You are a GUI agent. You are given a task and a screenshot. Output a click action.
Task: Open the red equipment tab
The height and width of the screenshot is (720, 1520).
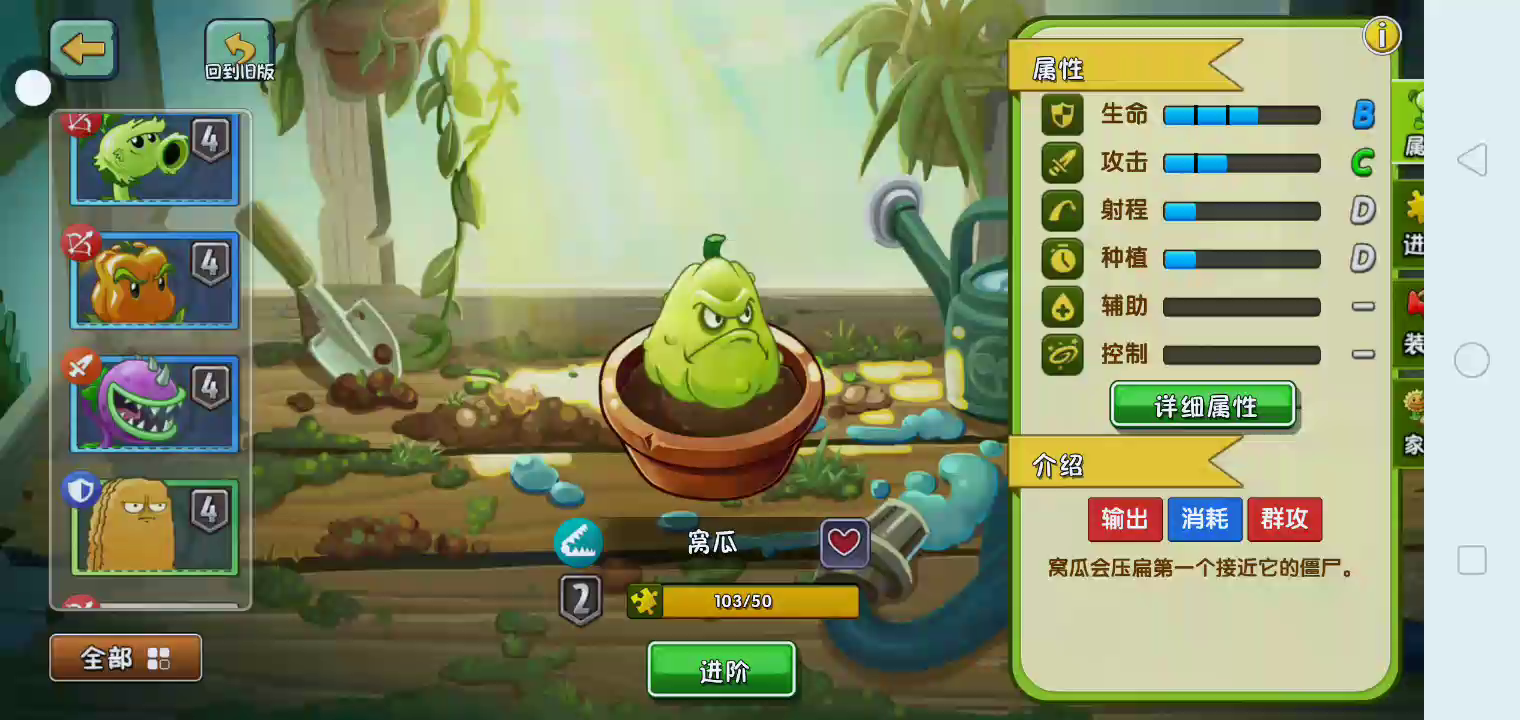(1412, 322)
